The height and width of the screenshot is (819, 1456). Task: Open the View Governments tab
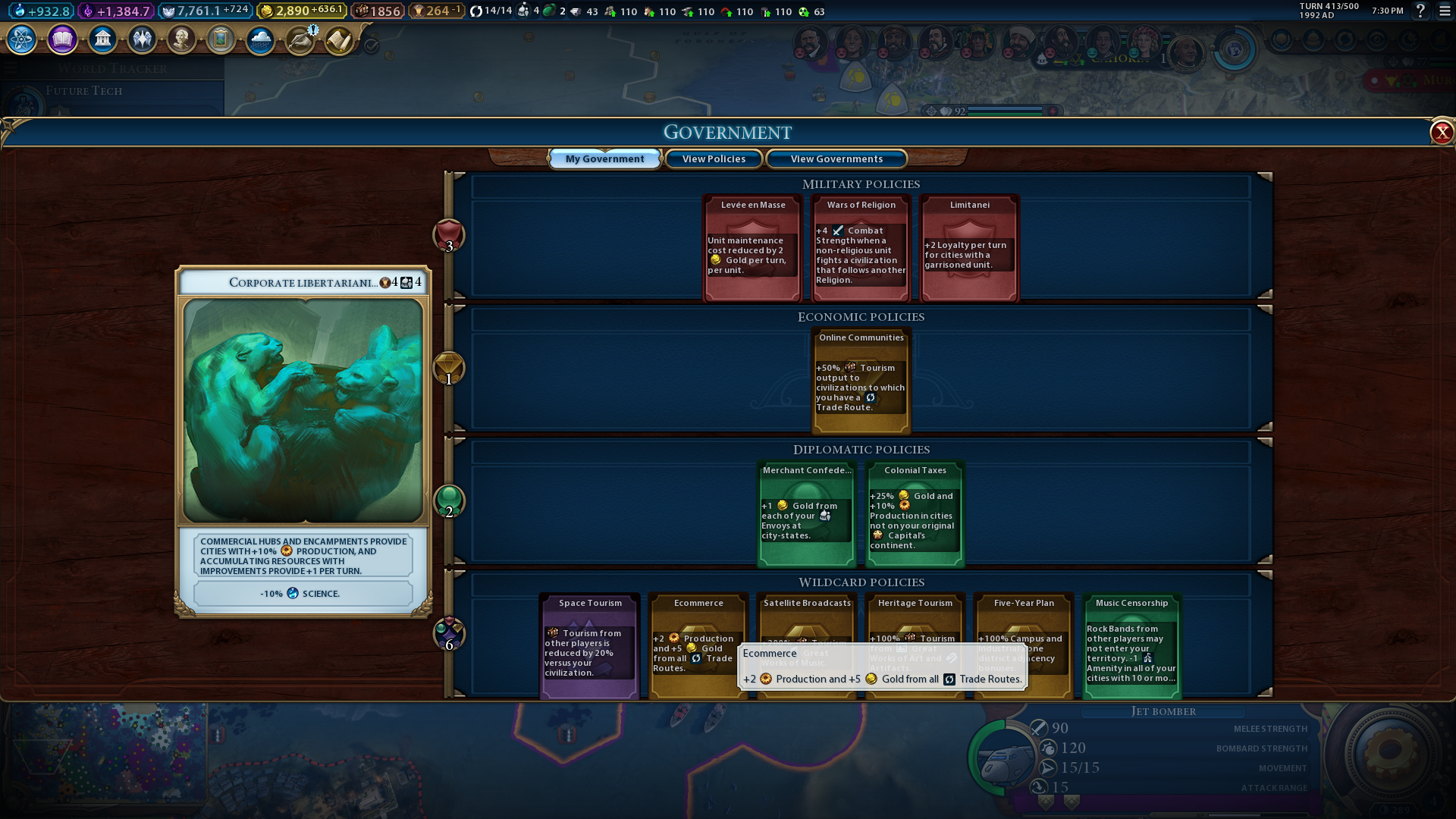click(836, 159)
